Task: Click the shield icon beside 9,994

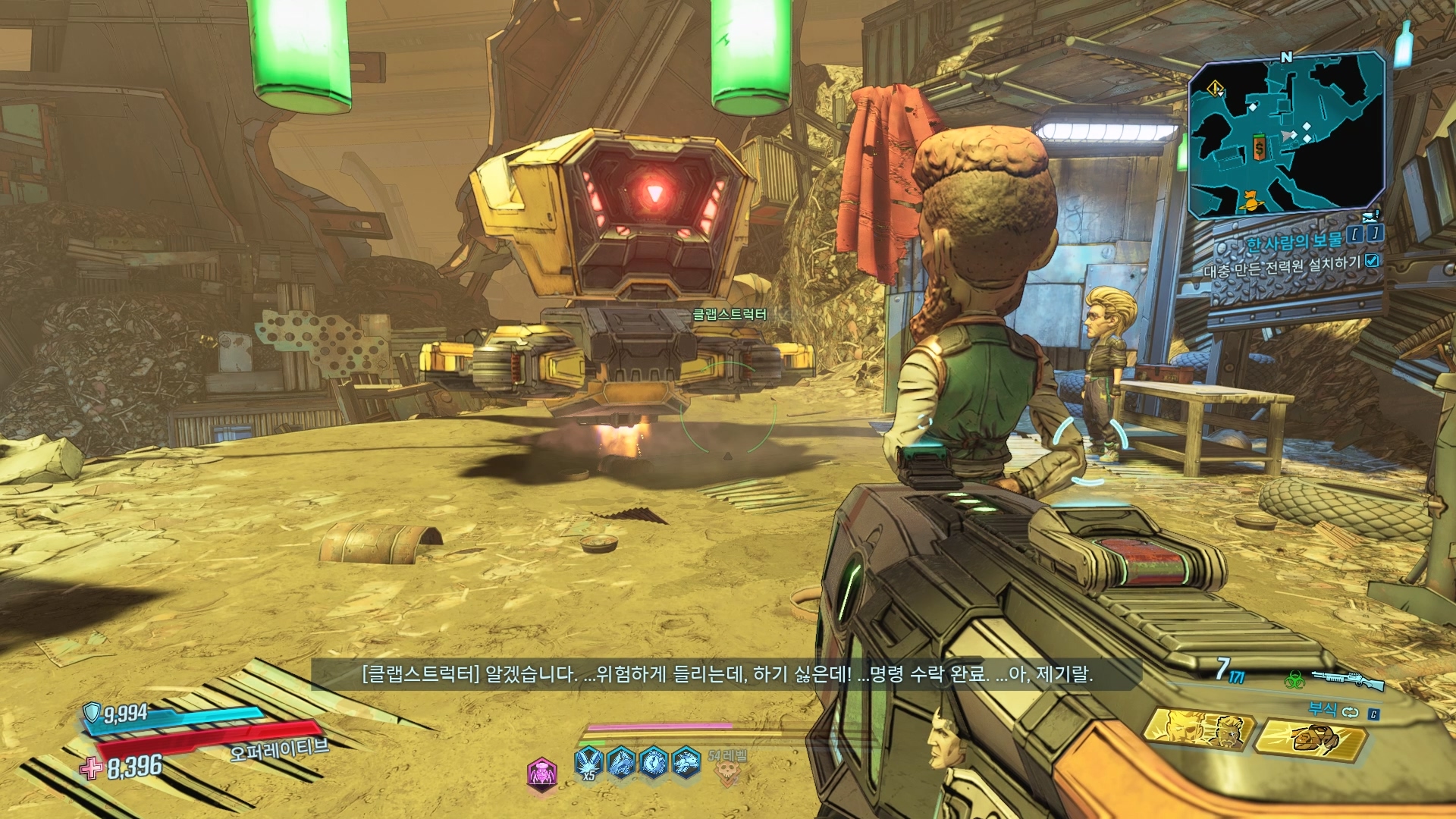Action: (x=93, y=711)
